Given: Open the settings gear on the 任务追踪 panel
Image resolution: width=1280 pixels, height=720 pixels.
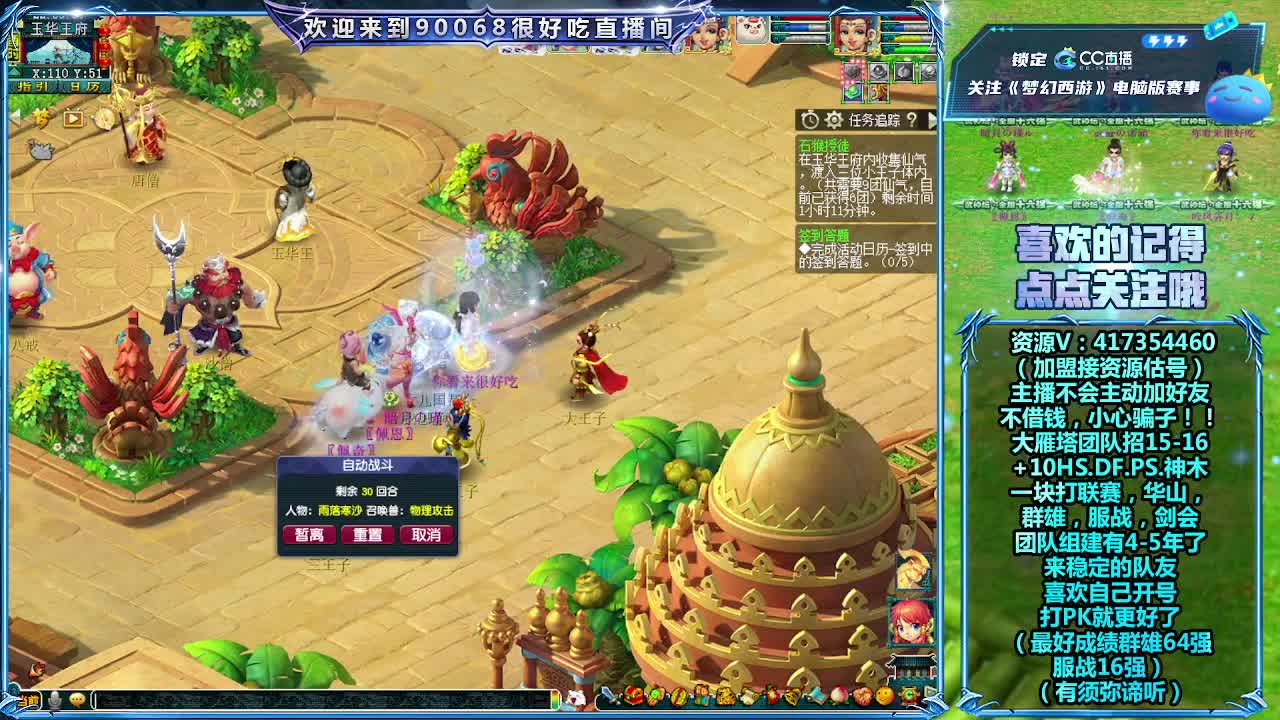Looking at the screenshot, I should click(833, 120).
